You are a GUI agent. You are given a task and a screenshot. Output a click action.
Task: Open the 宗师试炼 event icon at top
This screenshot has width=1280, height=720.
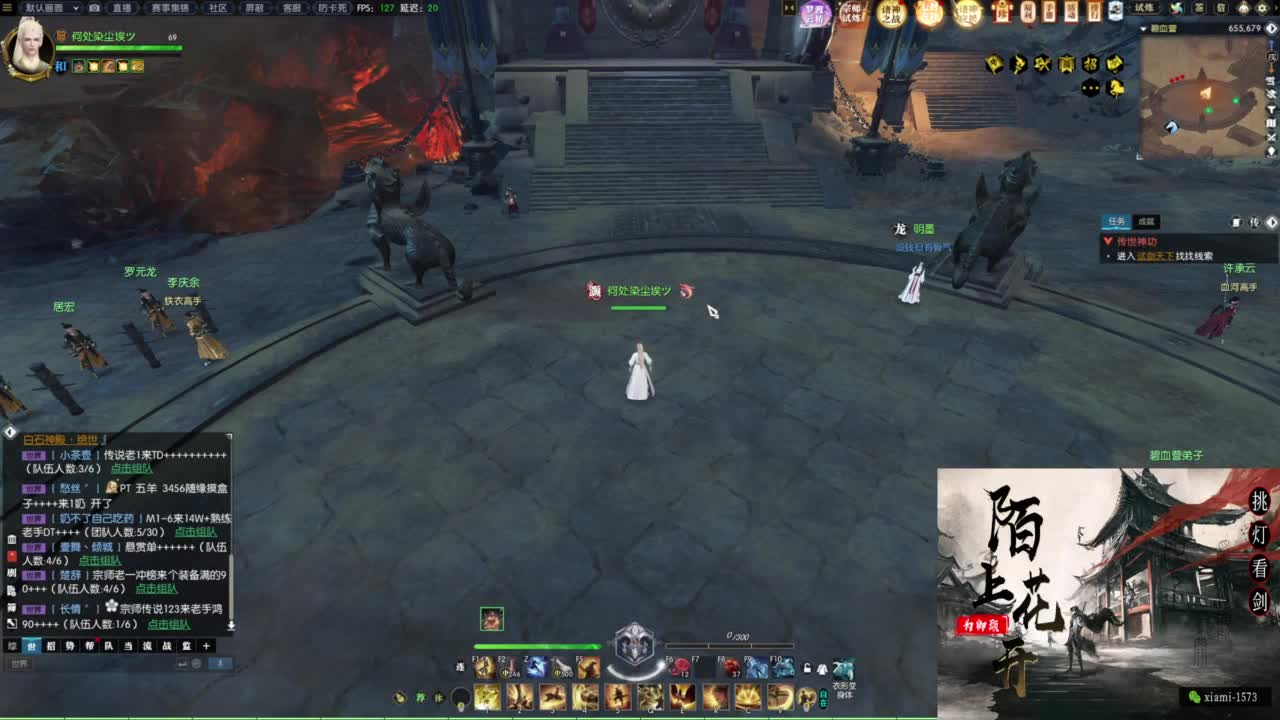coord(850,12)
